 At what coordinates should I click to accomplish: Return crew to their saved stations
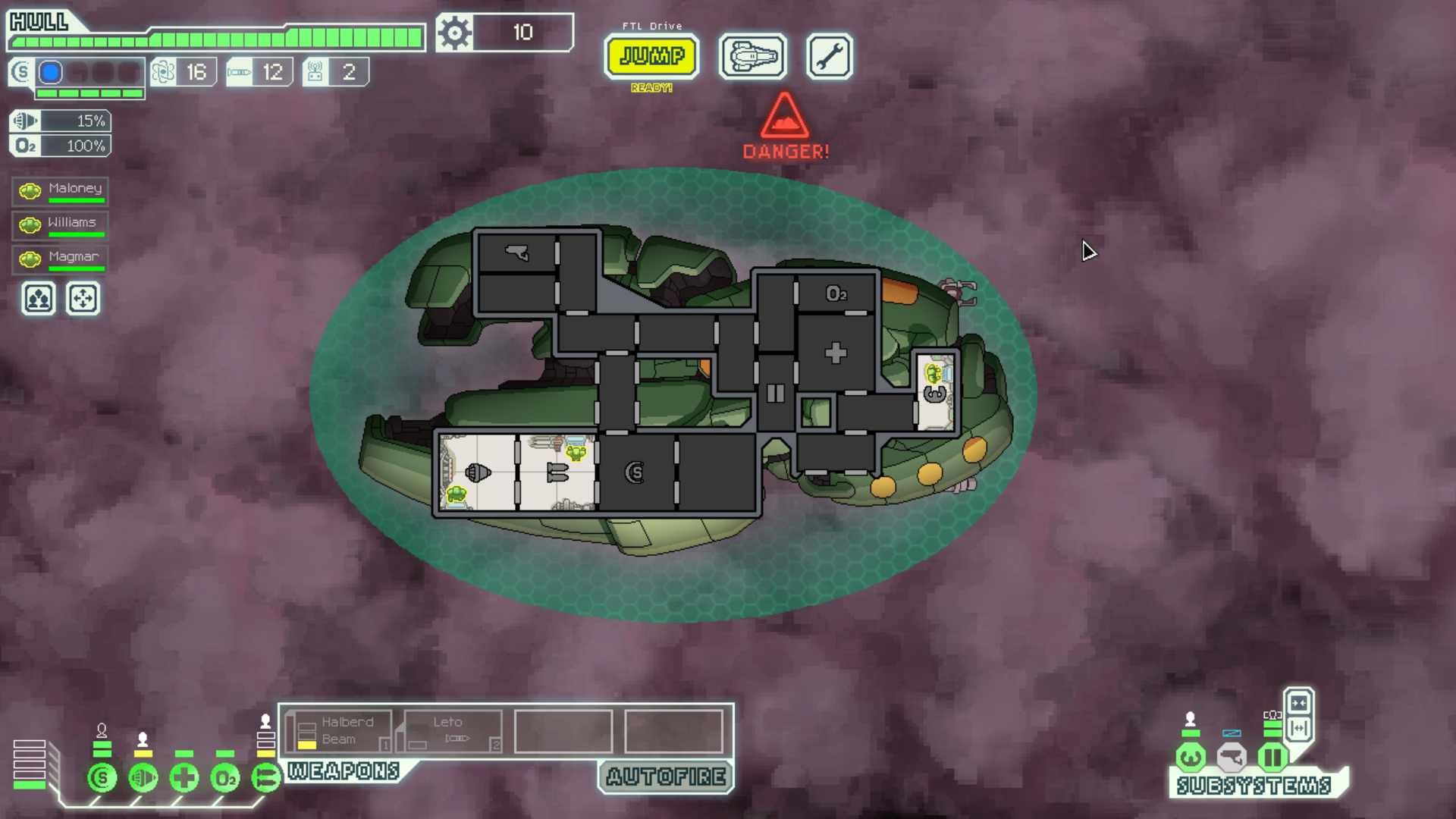pyautogui.click(x=83, y=299)
